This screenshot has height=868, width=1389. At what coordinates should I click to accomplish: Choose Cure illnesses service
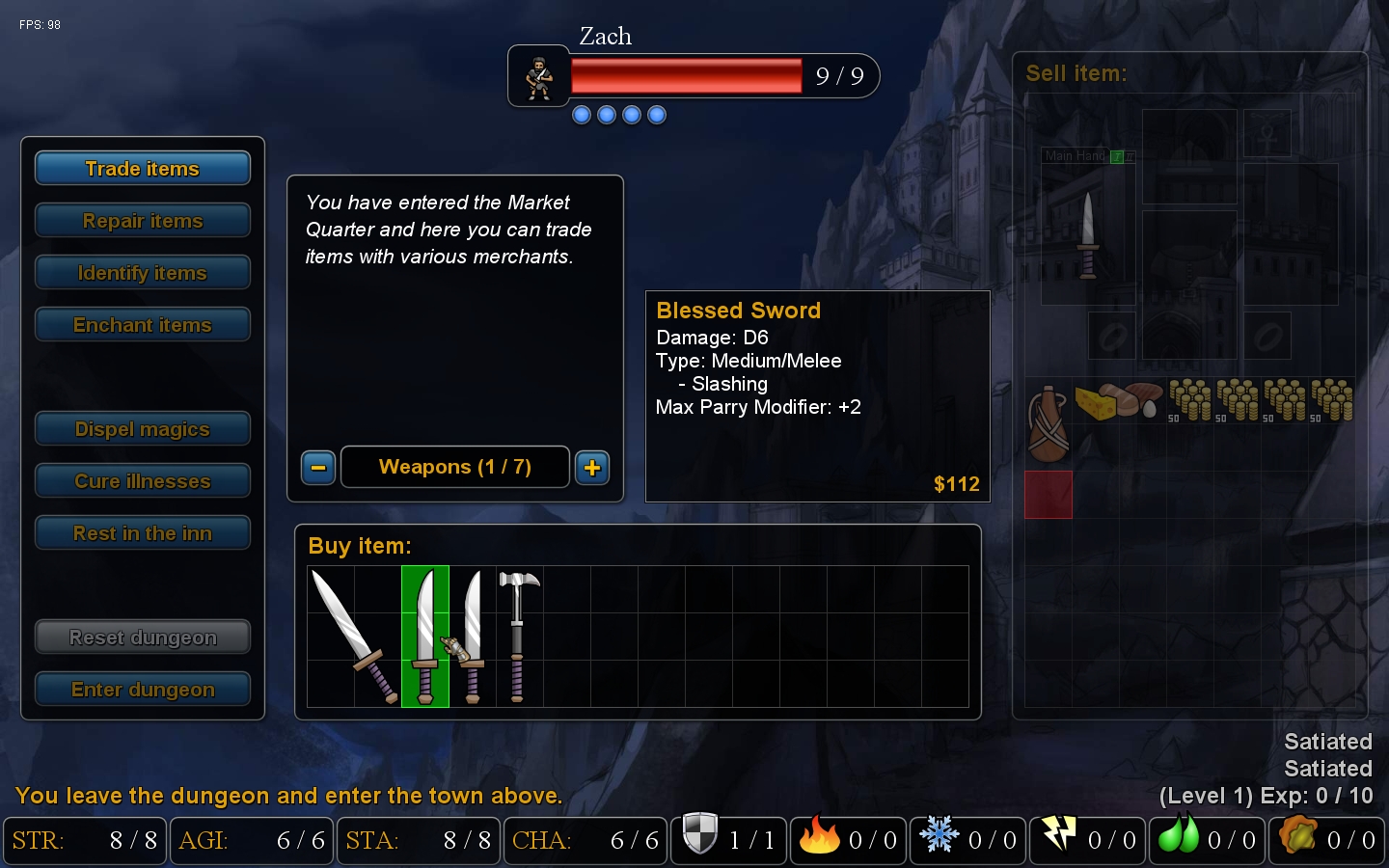(143, 481)
